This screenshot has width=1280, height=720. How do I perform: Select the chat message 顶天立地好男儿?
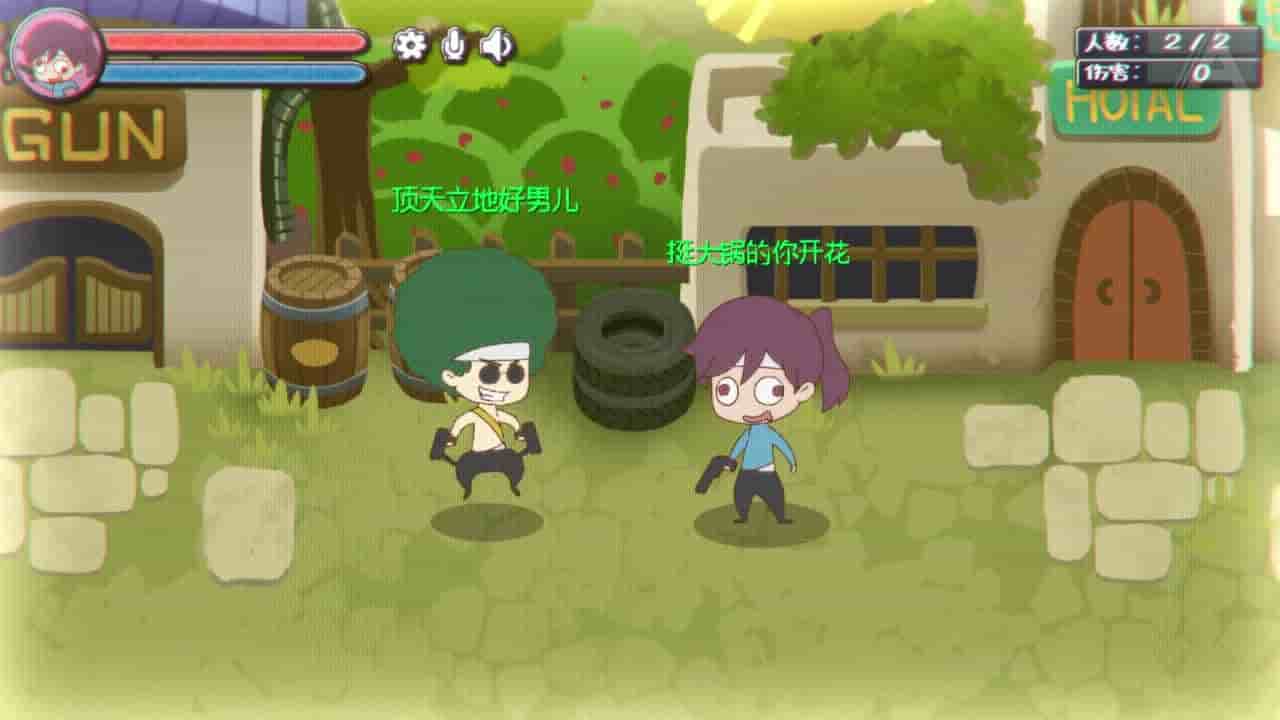click(487, 199)
